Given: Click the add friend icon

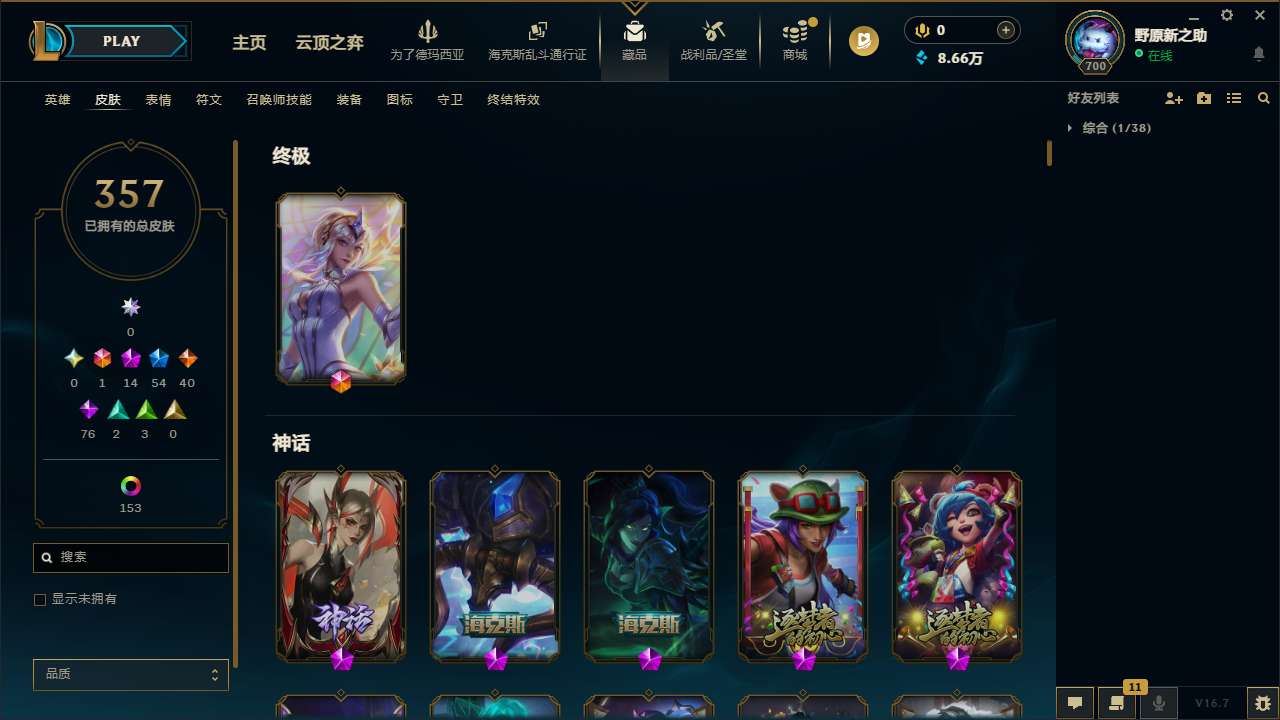Looking at the screenshot, I should (x=1173, y=98).
